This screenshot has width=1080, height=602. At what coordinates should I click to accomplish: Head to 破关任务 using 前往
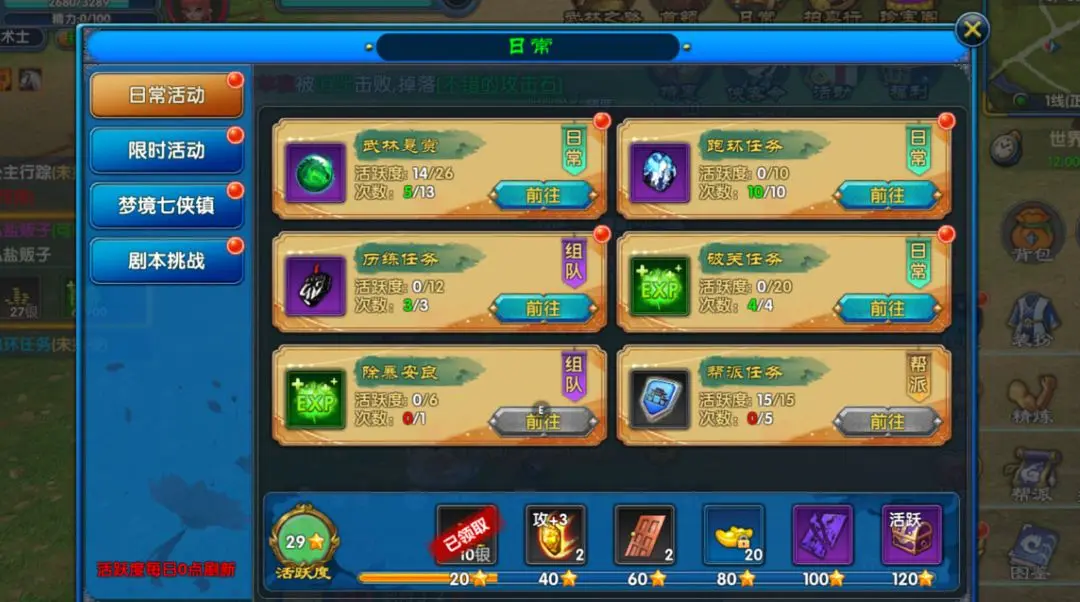[886, 308]
